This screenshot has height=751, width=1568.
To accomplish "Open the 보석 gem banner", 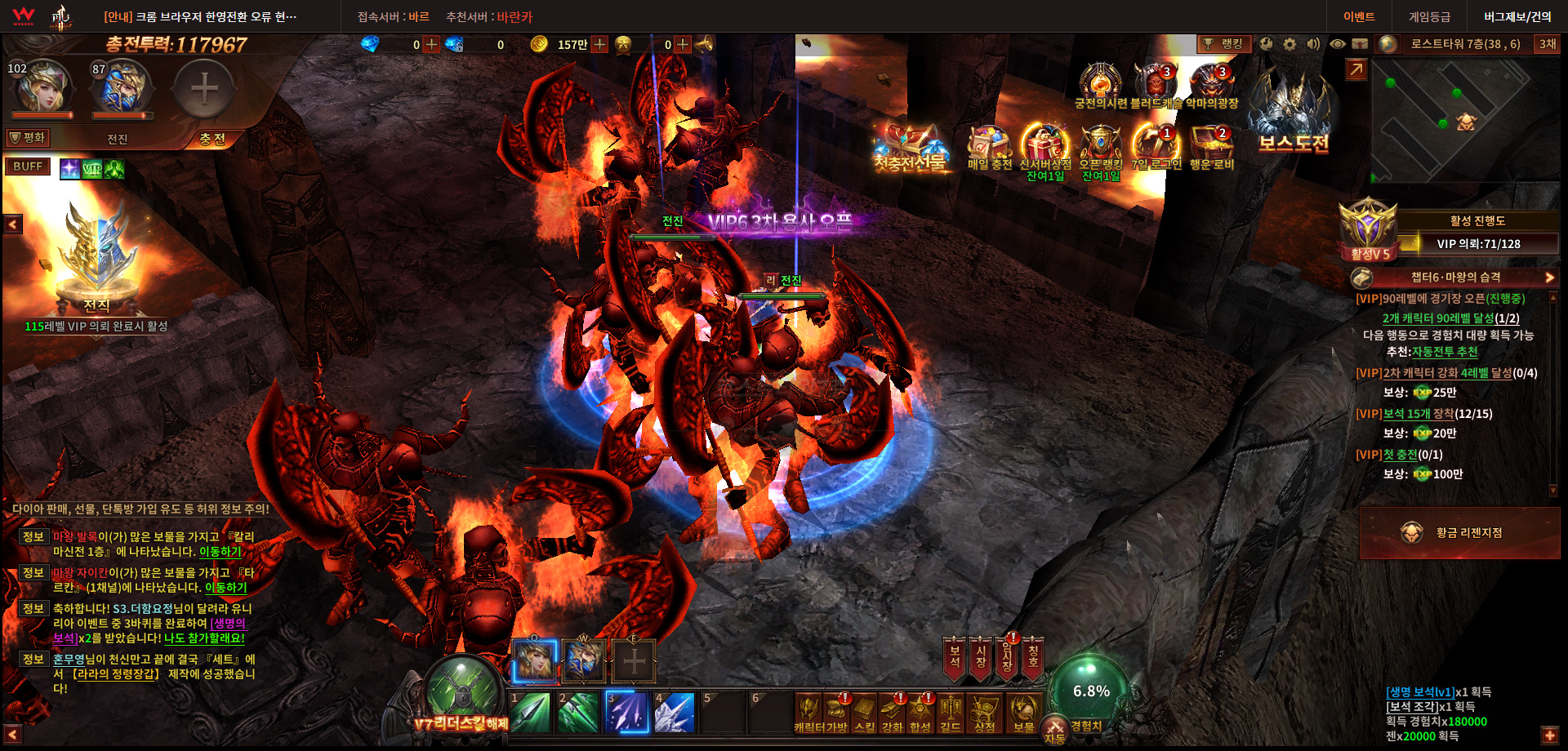I will 954,657.
